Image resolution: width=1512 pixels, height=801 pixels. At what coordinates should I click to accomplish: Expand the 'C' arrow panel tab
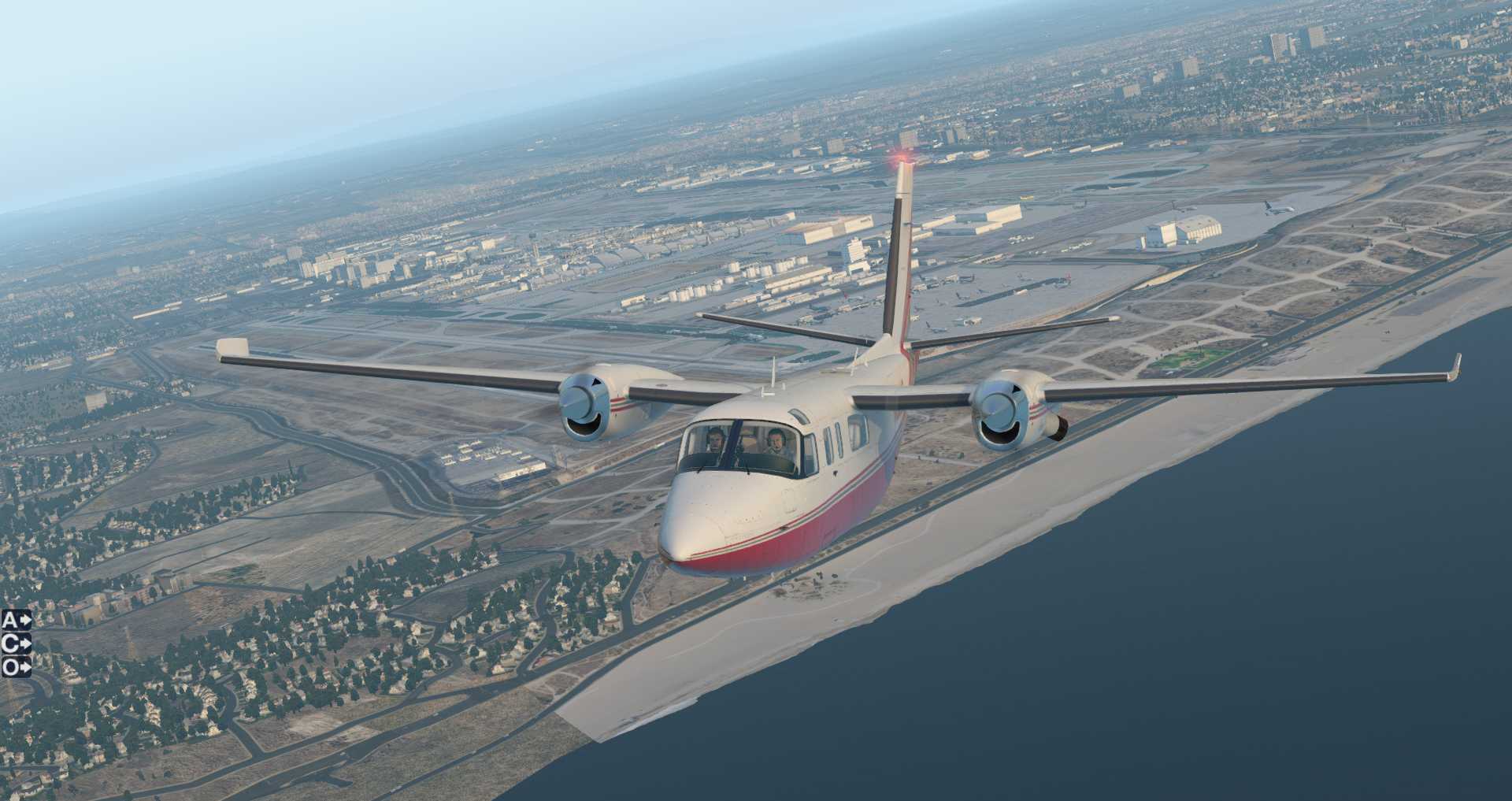[x=16, y=643]
